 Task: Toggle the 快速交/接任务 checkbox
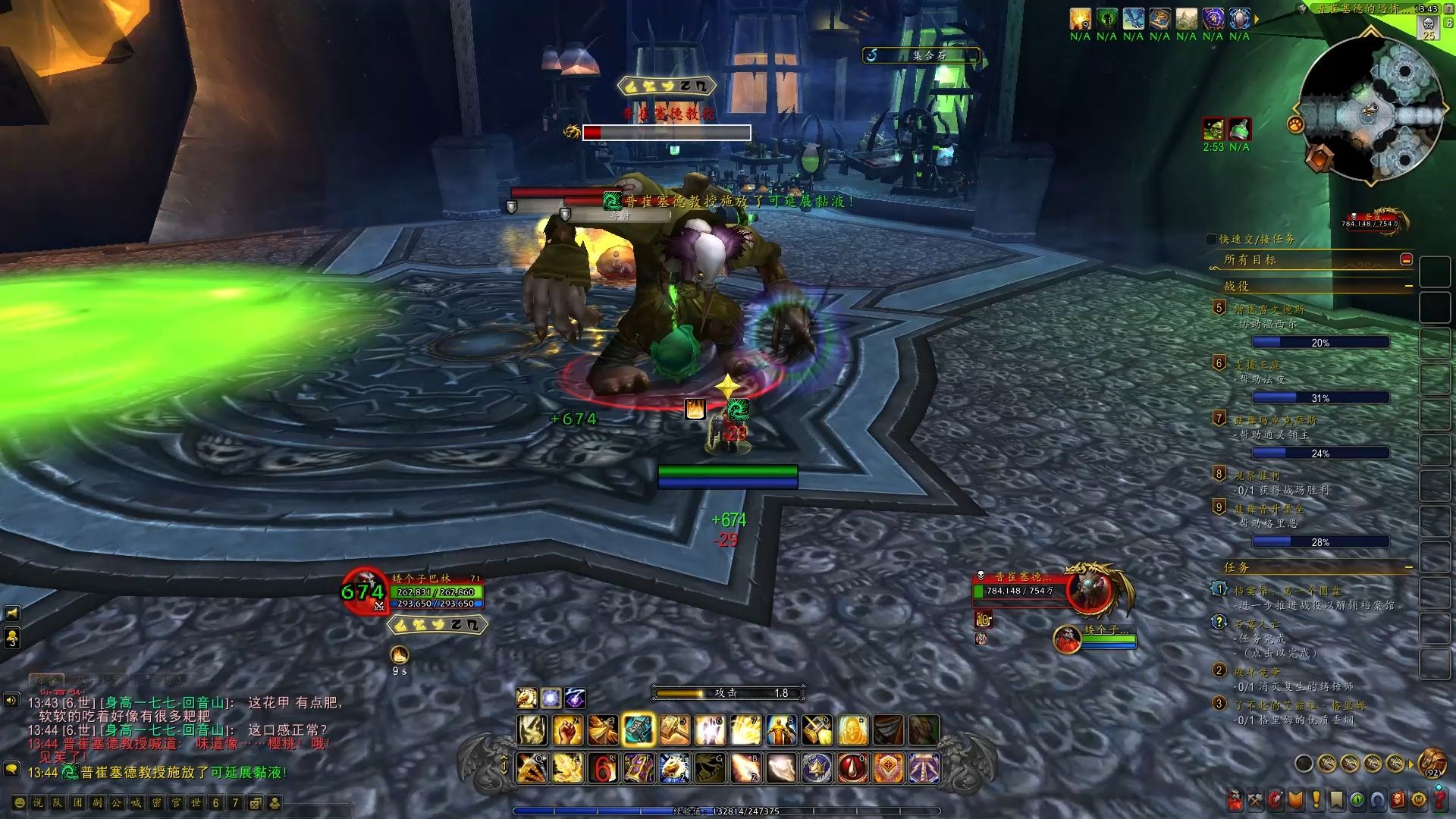click(x=1211, y=239)
